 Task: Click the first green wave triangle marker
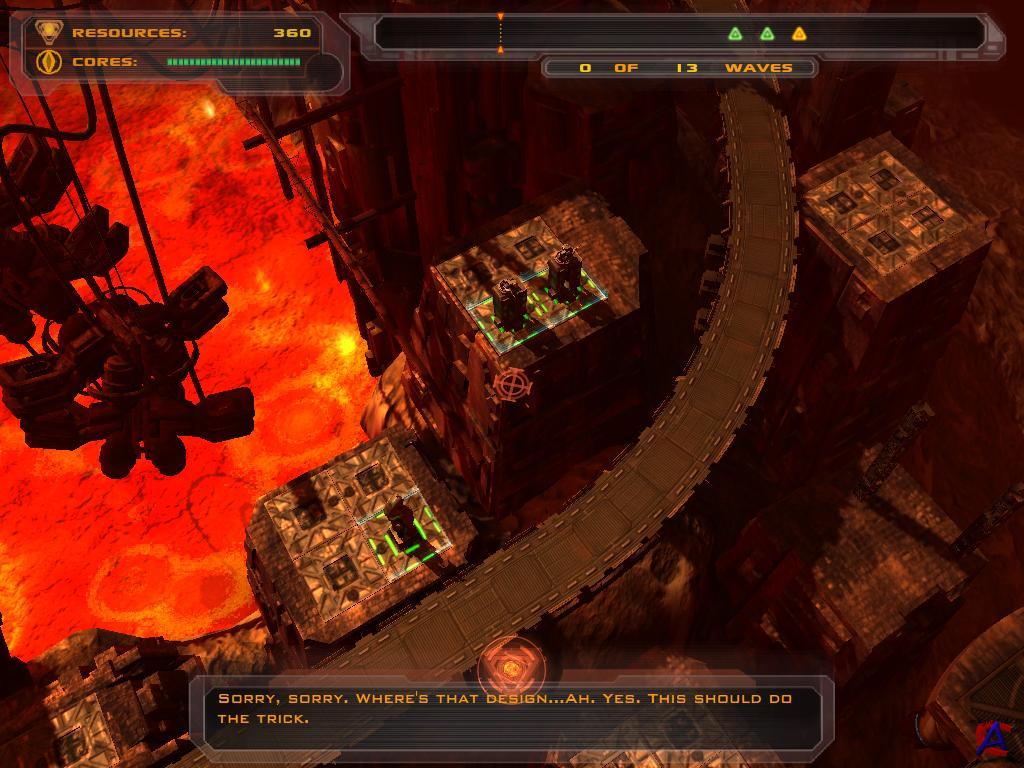[735, 34]
